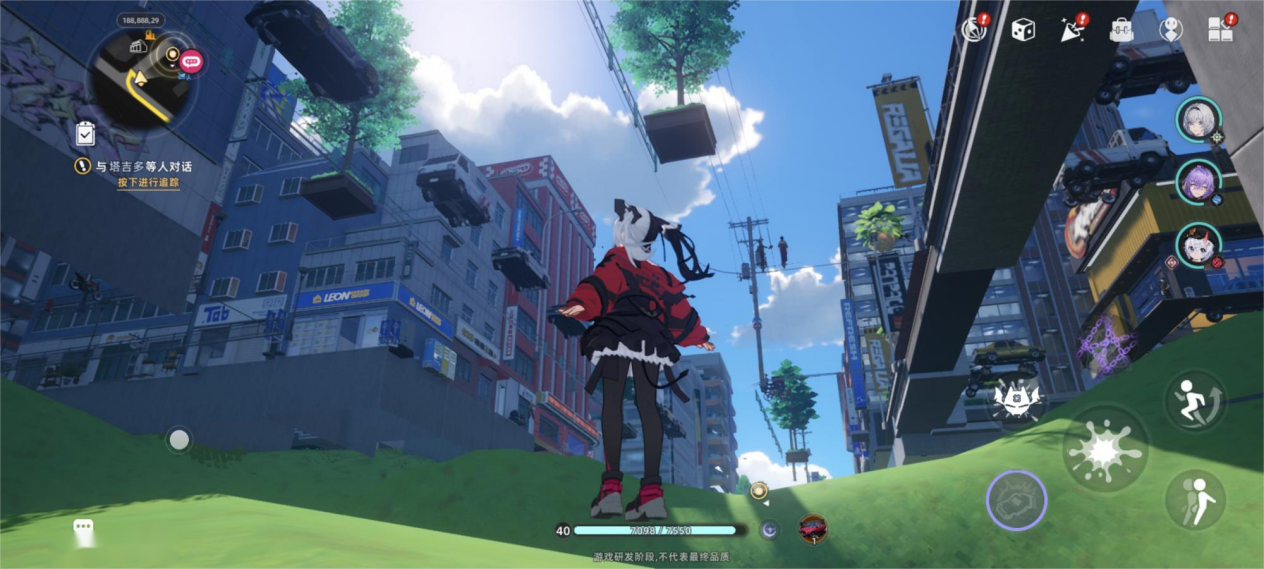The width and height of the screenshot is (1264, 569).
Task: Switch to the white-haired red-horned character portrait
Action: (x=1198, y=246)
